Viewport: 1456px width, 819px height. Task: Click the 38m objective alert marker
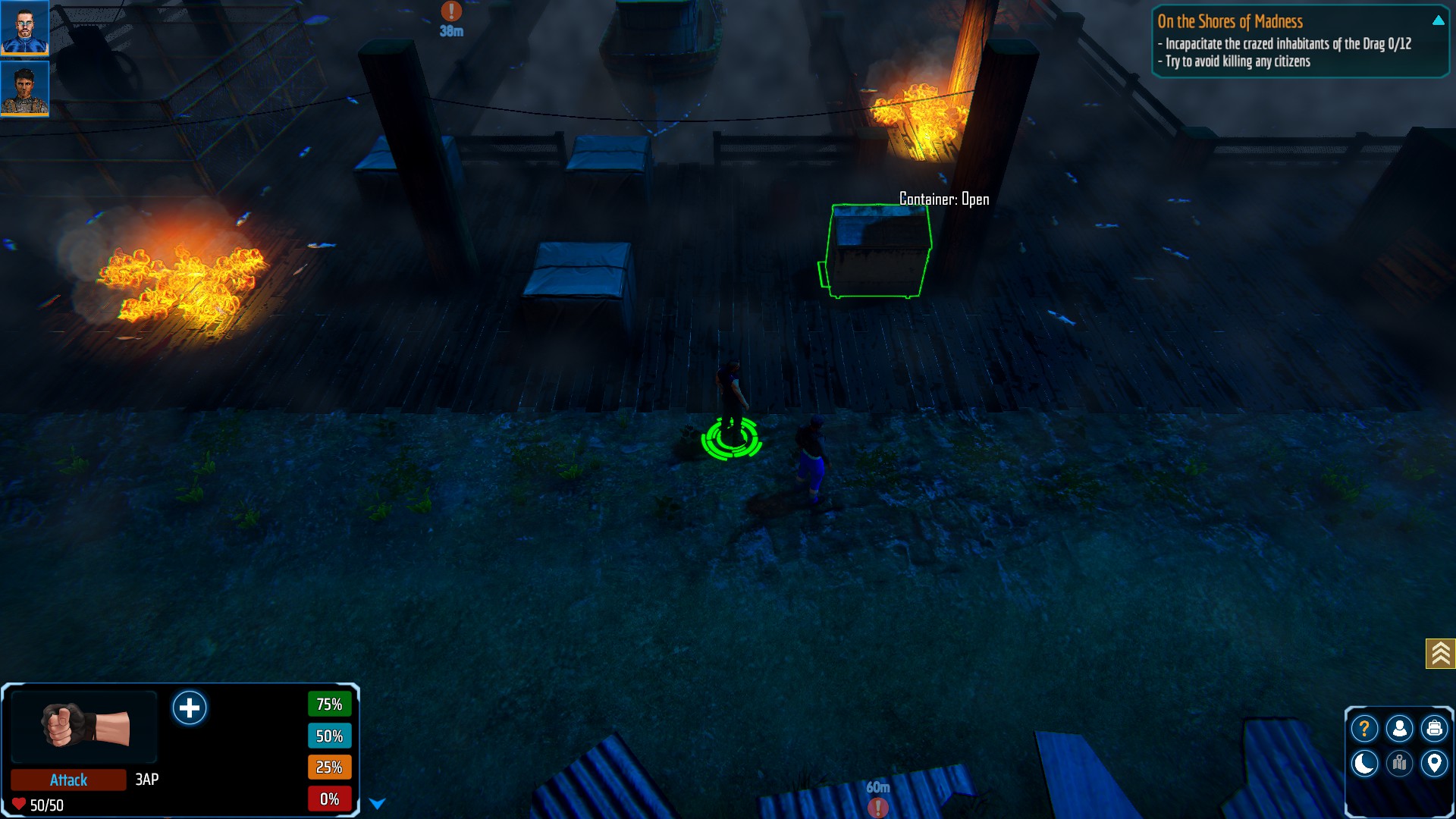(451, 11)
